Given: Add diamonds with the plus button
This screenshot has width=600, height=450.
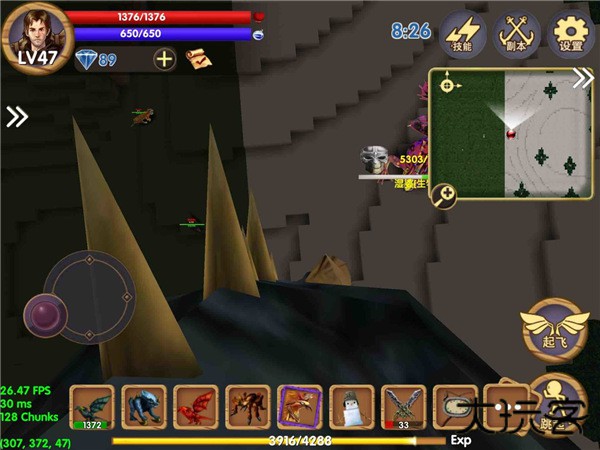Looking at the screenshot, I should coord(164,59).
